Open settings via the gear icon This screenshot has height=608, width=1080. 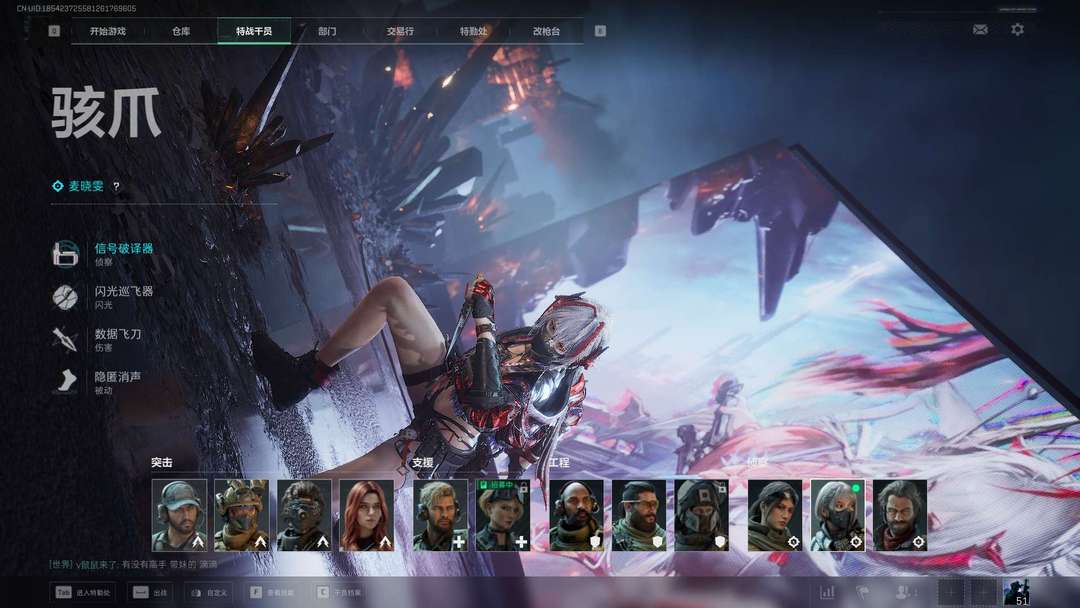(1017, 30)
